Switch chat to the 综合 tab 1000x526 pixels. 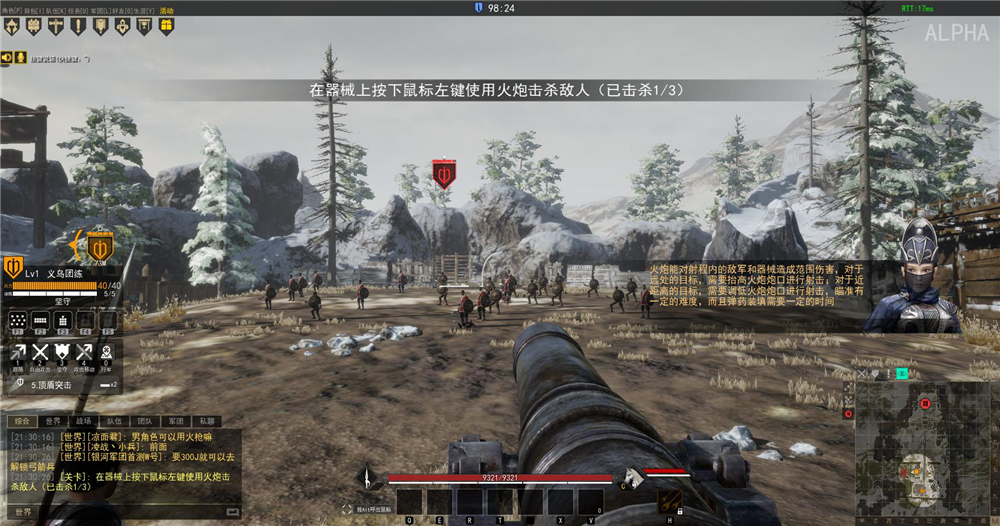(x=23, y=422)
